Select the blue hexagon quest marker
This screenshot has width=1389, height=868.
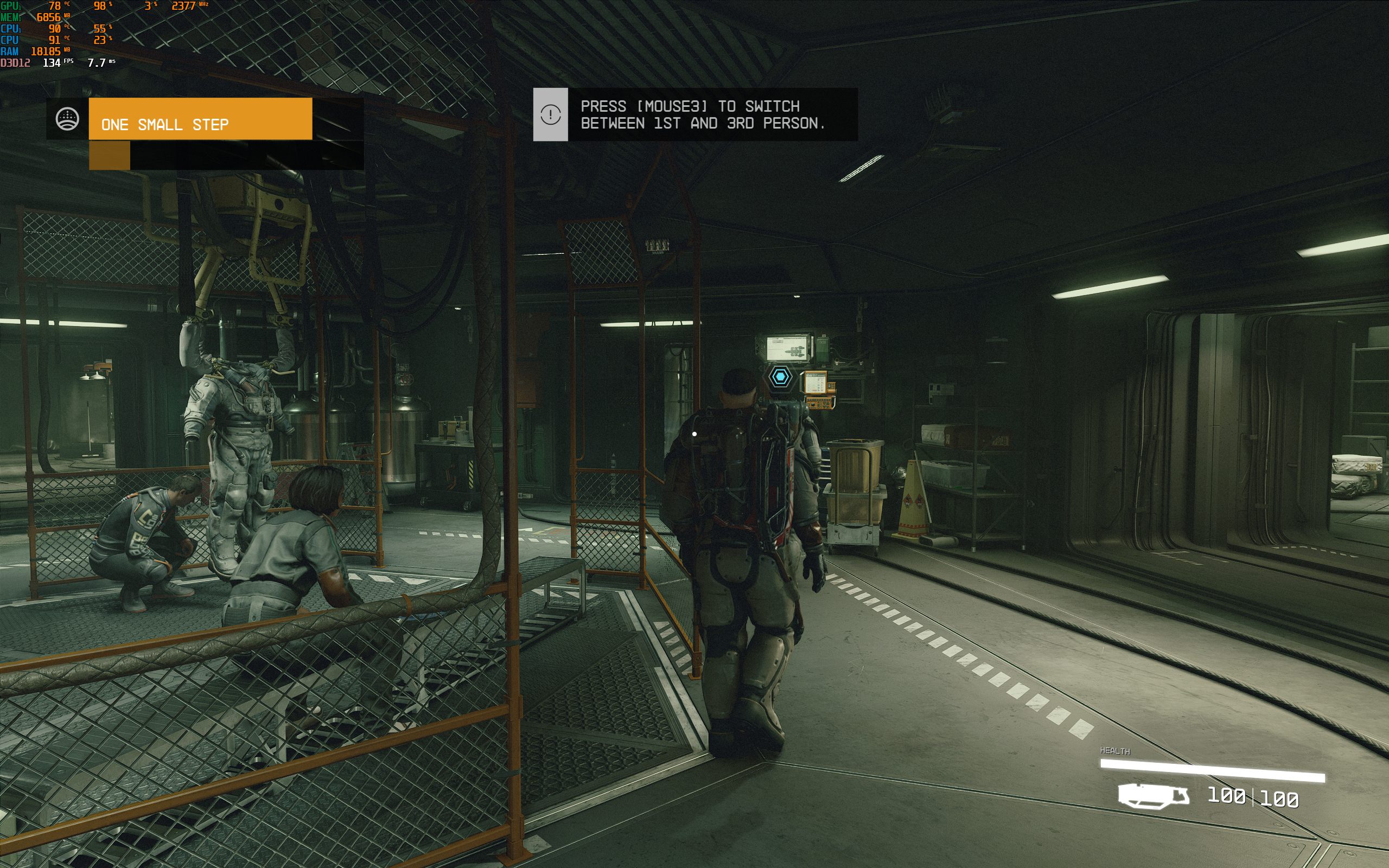click(780, 376)
